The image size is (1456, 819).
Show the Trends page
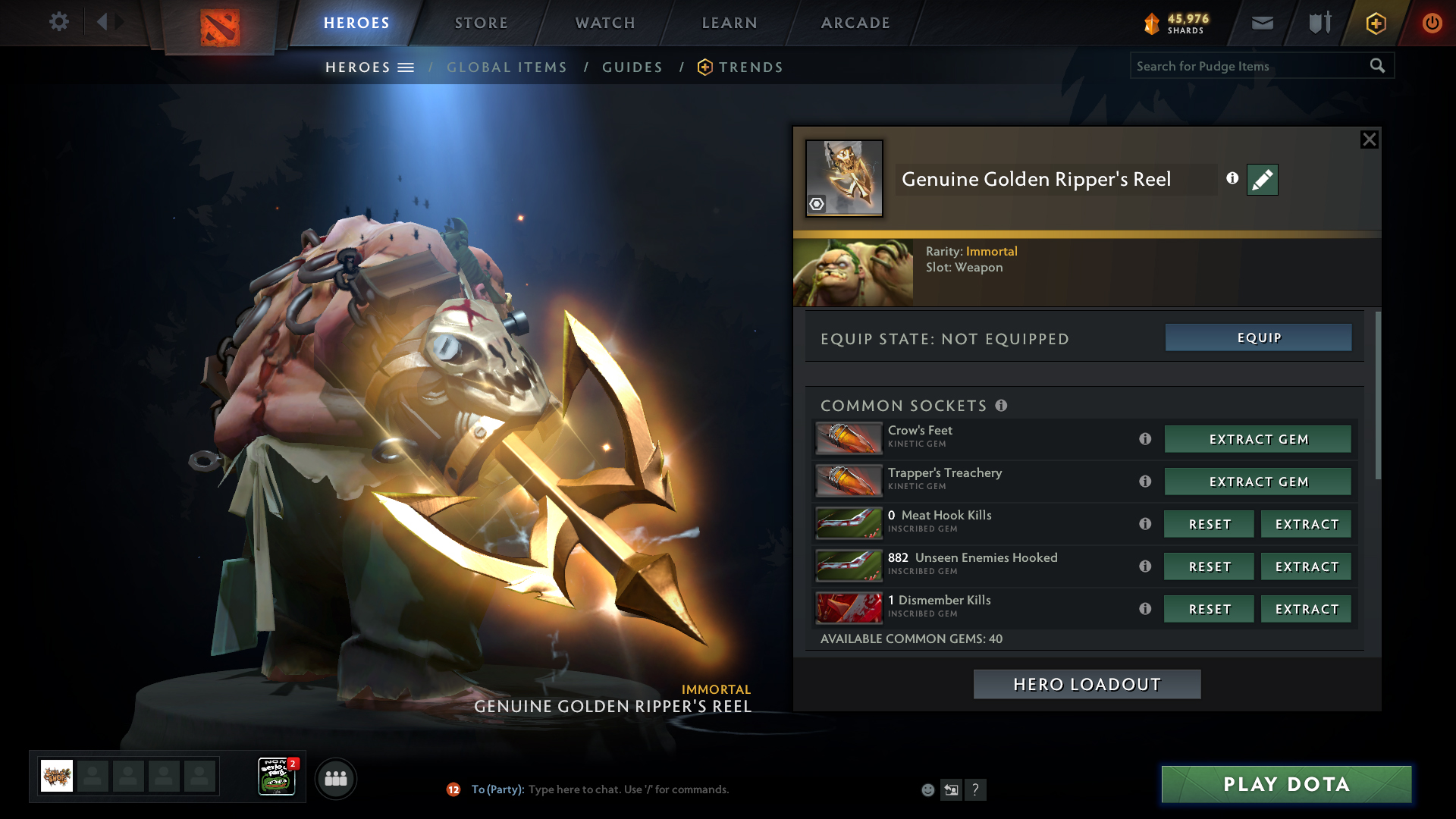coord(750,67)
